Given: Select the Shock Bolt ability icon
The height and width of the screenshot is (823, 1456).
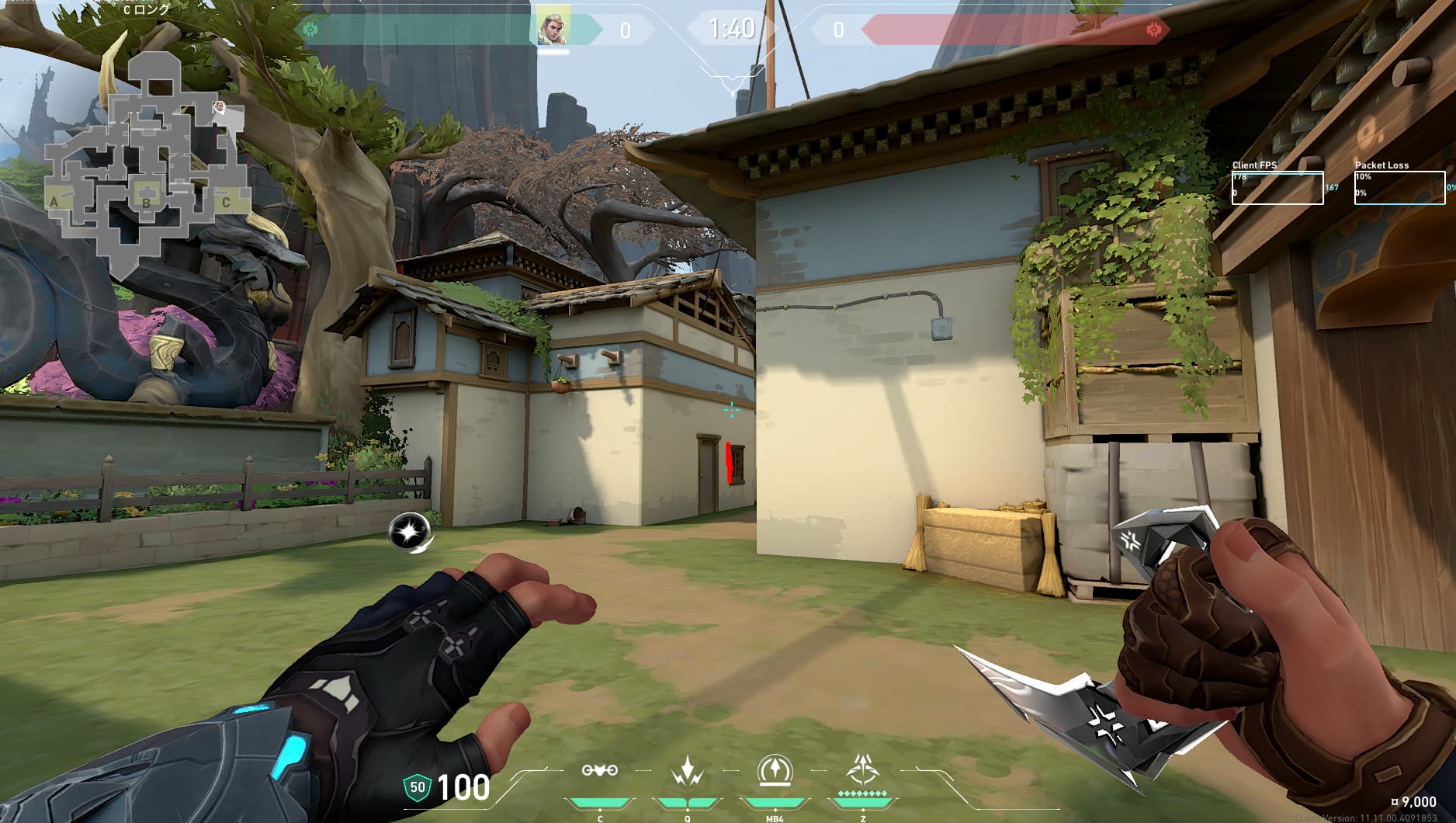Looking at the screenshot, I should pos(687,771).
